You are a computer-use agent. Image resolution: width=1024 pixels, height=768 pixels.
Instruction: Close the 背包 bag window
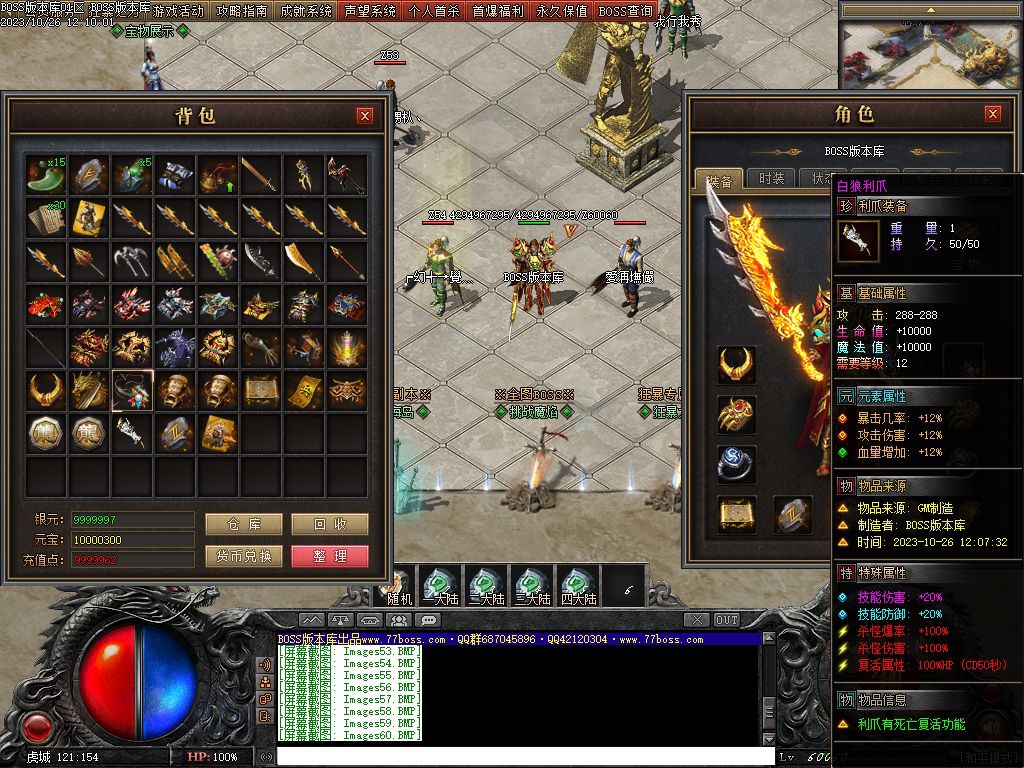pos(365,116)
